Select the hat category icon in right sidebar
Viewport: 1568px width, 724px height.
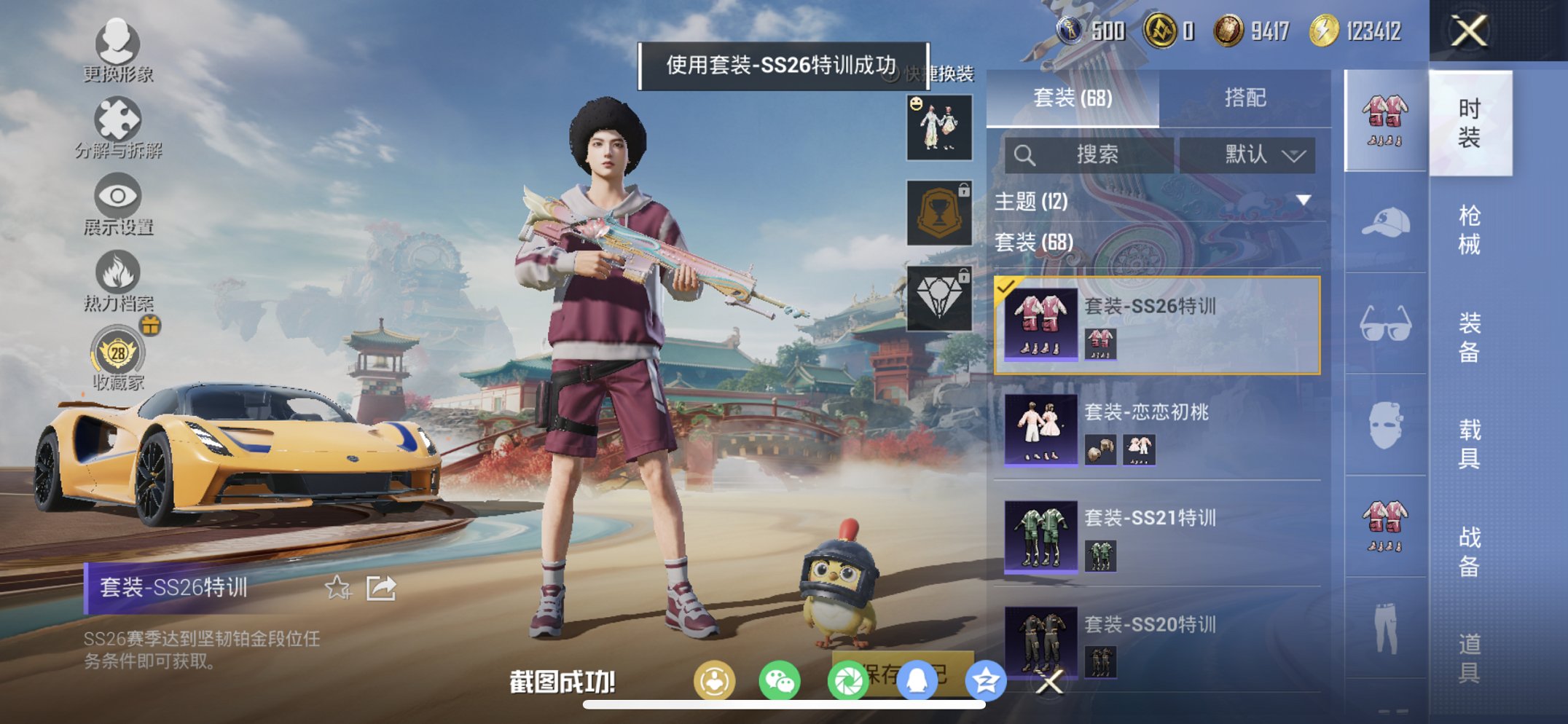pyautogui.click(x=1387, y=224)
